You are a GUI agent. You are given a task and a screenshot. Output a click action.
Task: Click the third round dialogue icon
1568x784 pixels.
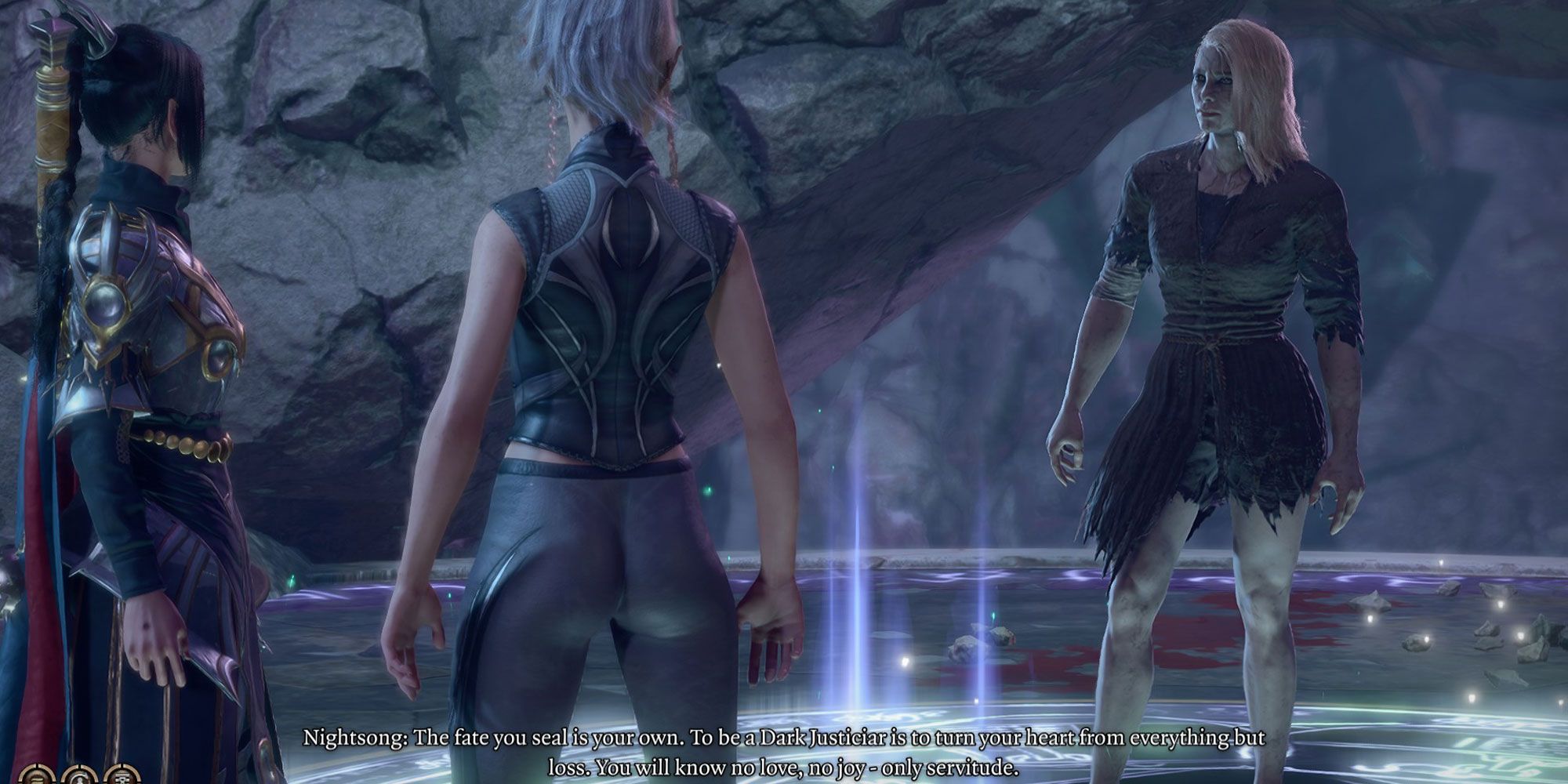(122, 776)
